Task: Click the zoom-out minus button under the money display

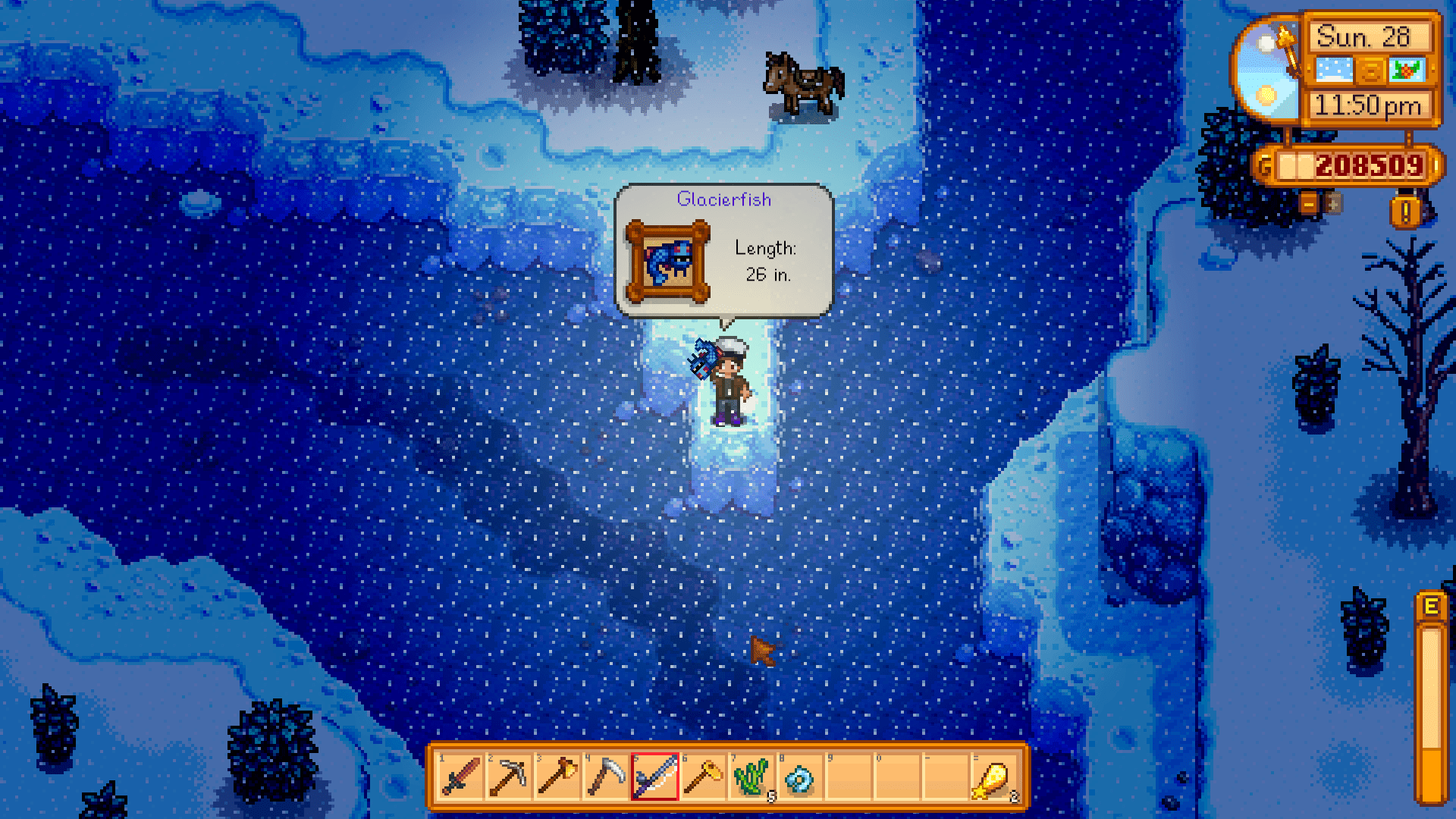Action: point(1309,203)
